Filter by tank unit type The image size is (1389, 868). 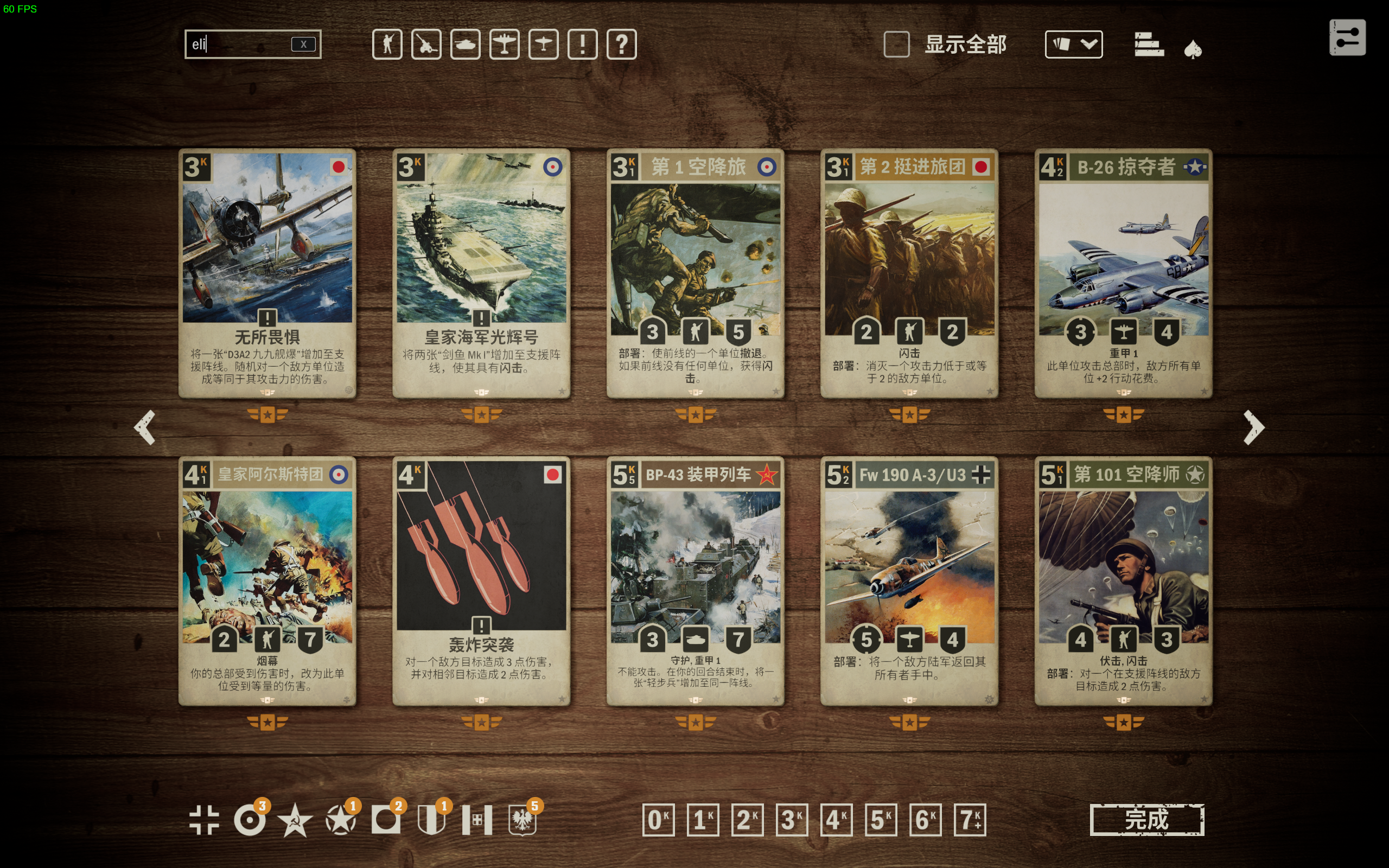[x=465, y=44]
